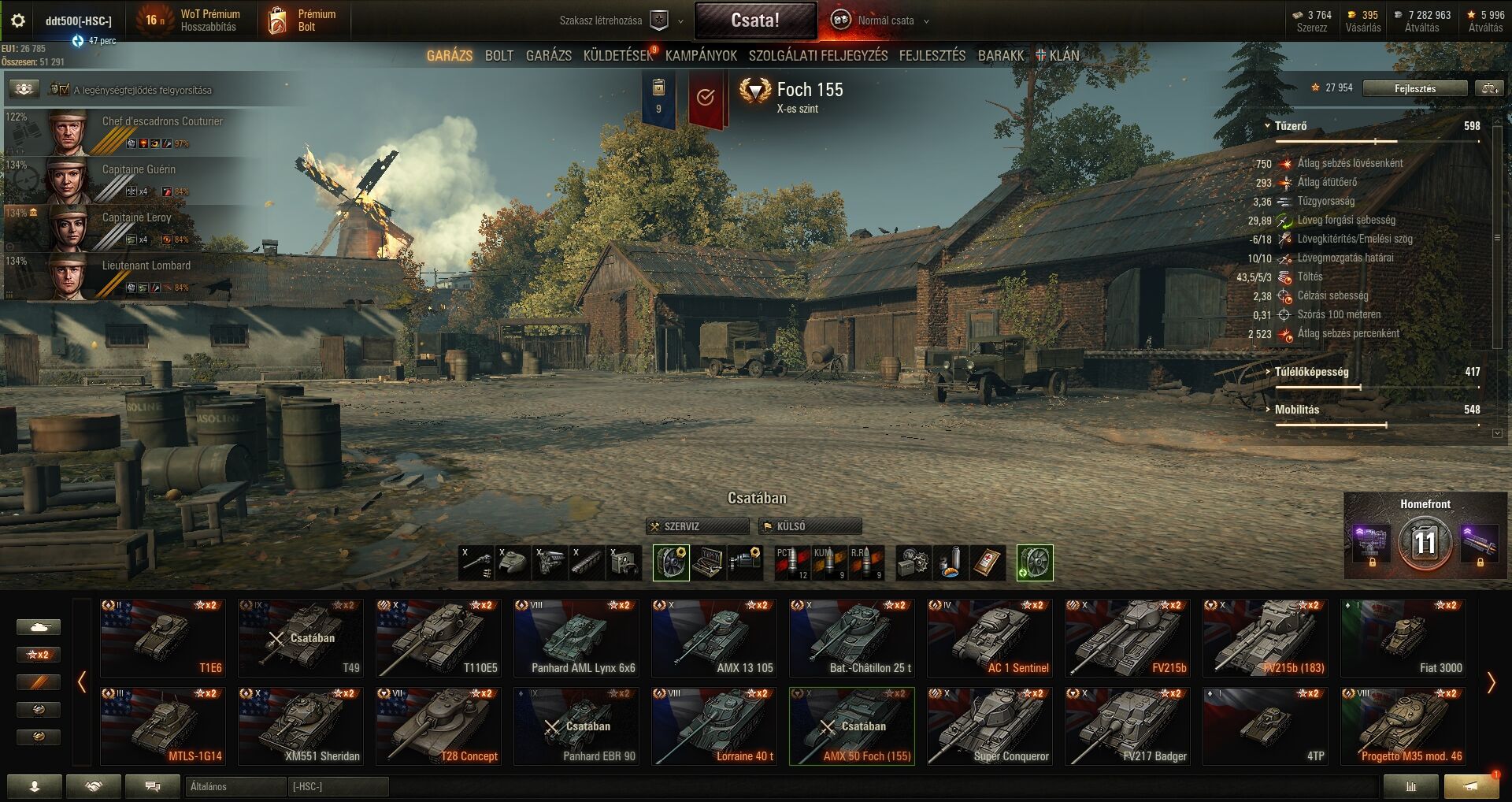The height and width of the screenshot is (802, 1512).
Task: Open the KAMPÁNYOK tab
Action: tap(701, 56)
